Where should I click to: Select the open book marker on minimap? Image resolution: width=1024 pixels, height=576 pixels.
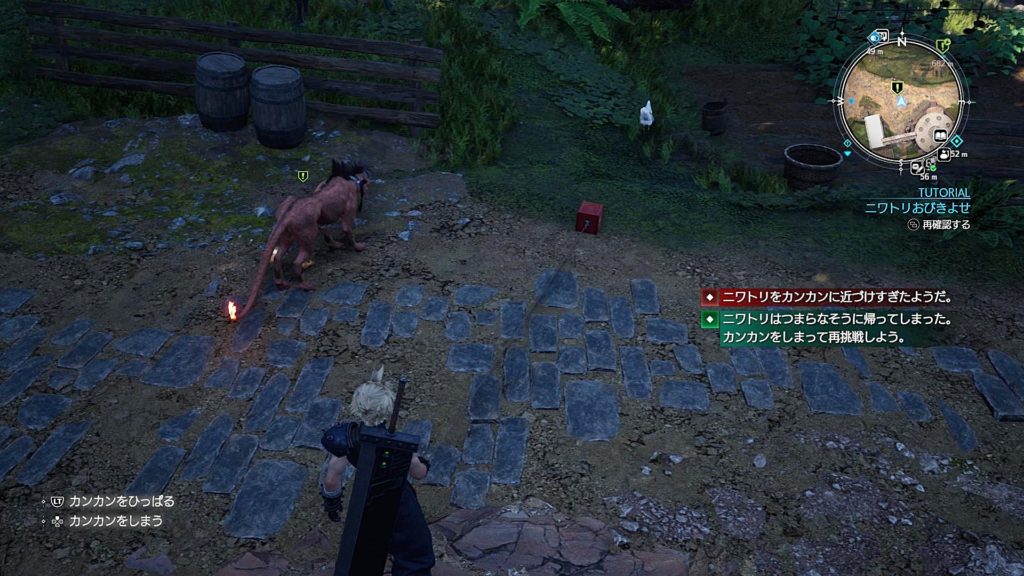click(941, 135)
